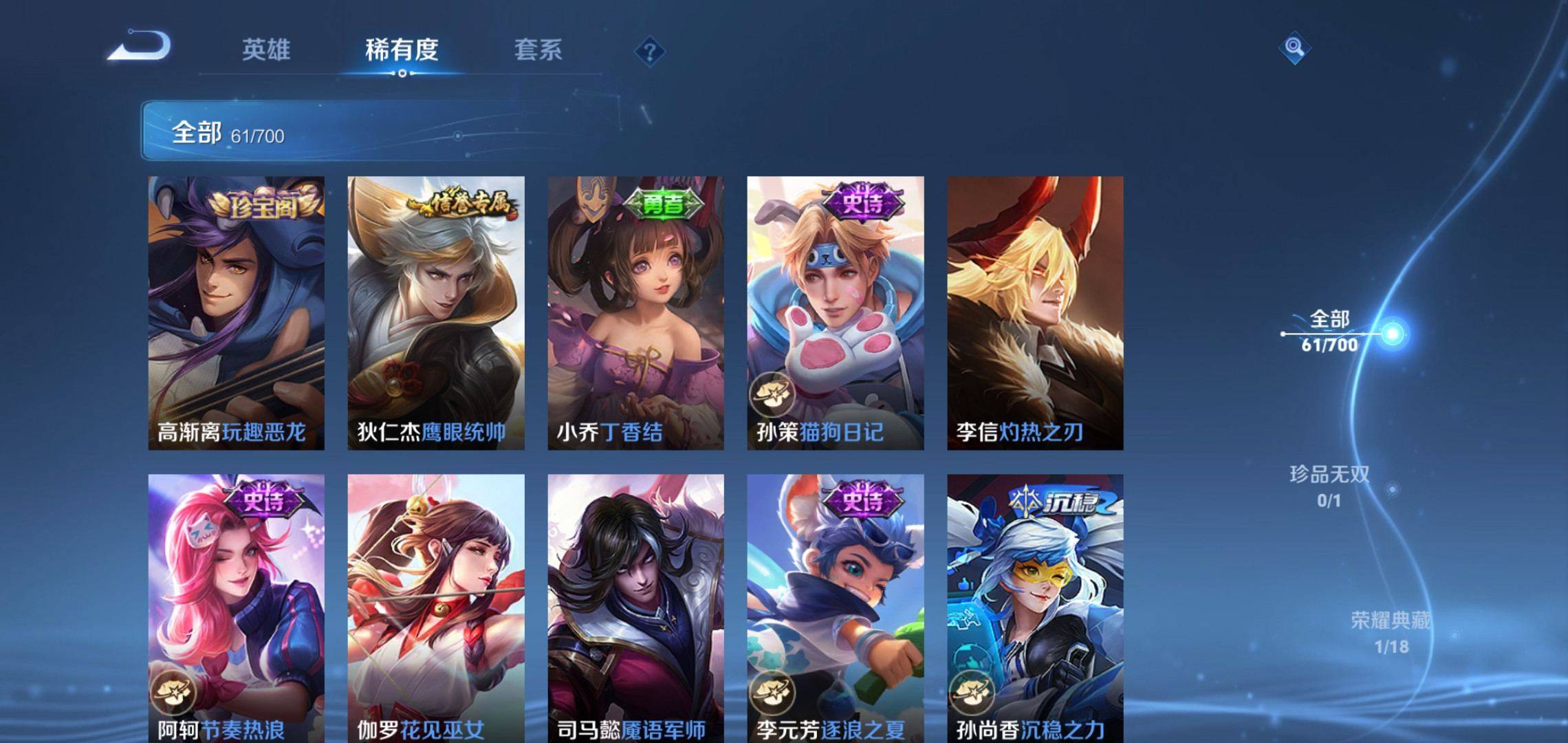Viewport: 1568px width, 743px height.
Task: Open the 套系 tab
Action: 538,50
